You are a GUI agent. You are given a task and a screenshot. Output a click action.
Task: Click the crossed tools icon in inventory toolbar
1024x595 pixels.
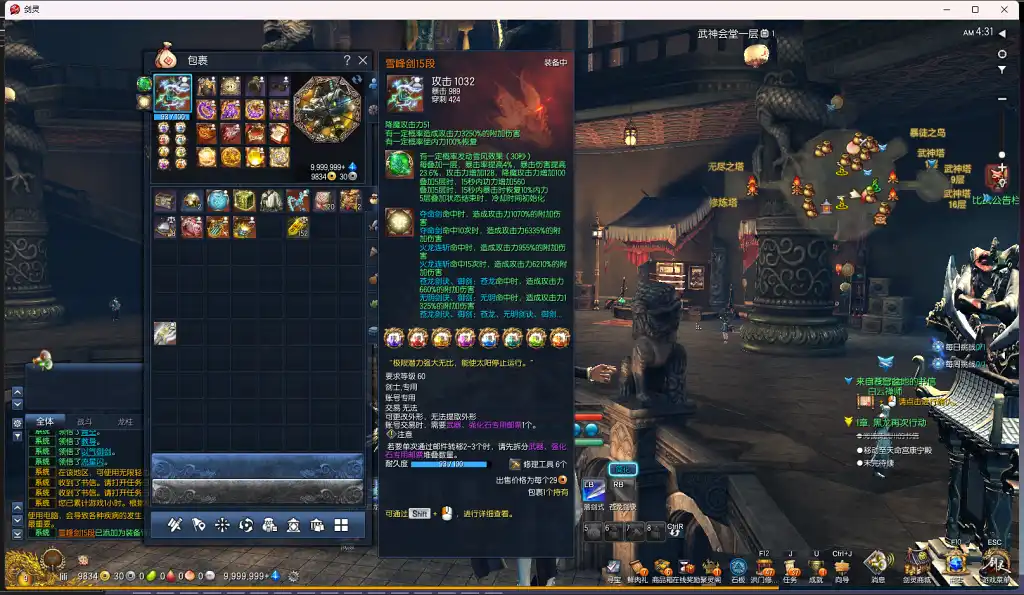(x=173, y=524)
